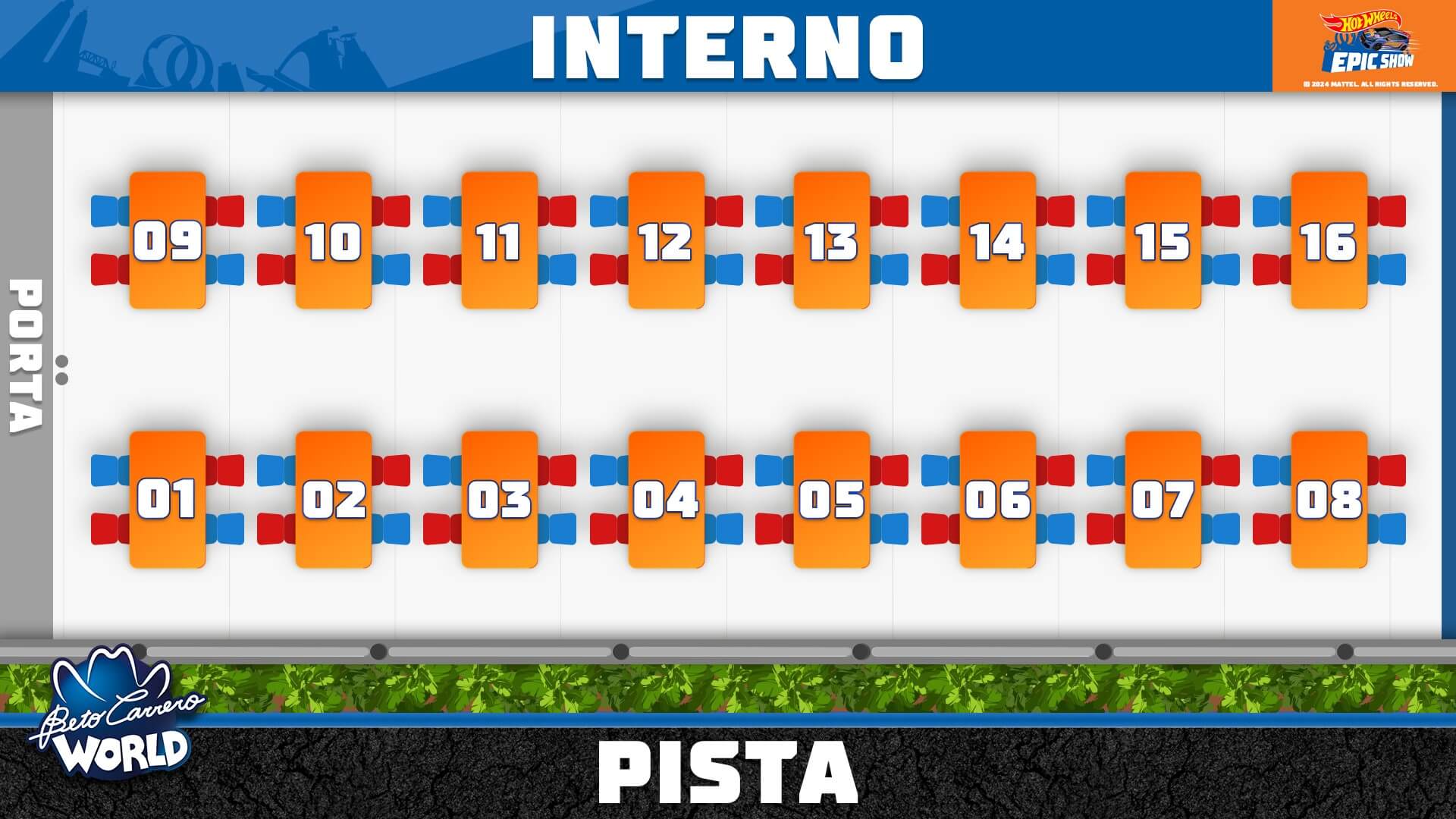Choose table 02
Image resolution: width=1456 pixels, height=819 pixels.
tap(334, 500)
